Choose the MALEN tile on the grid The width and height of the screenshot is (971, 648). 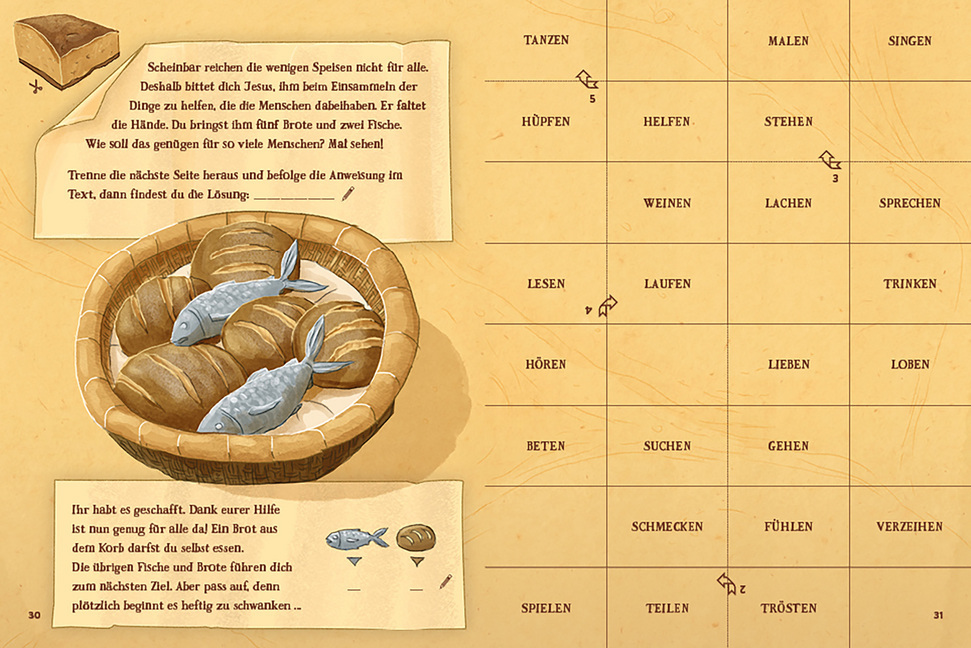(x=788, y=41)
